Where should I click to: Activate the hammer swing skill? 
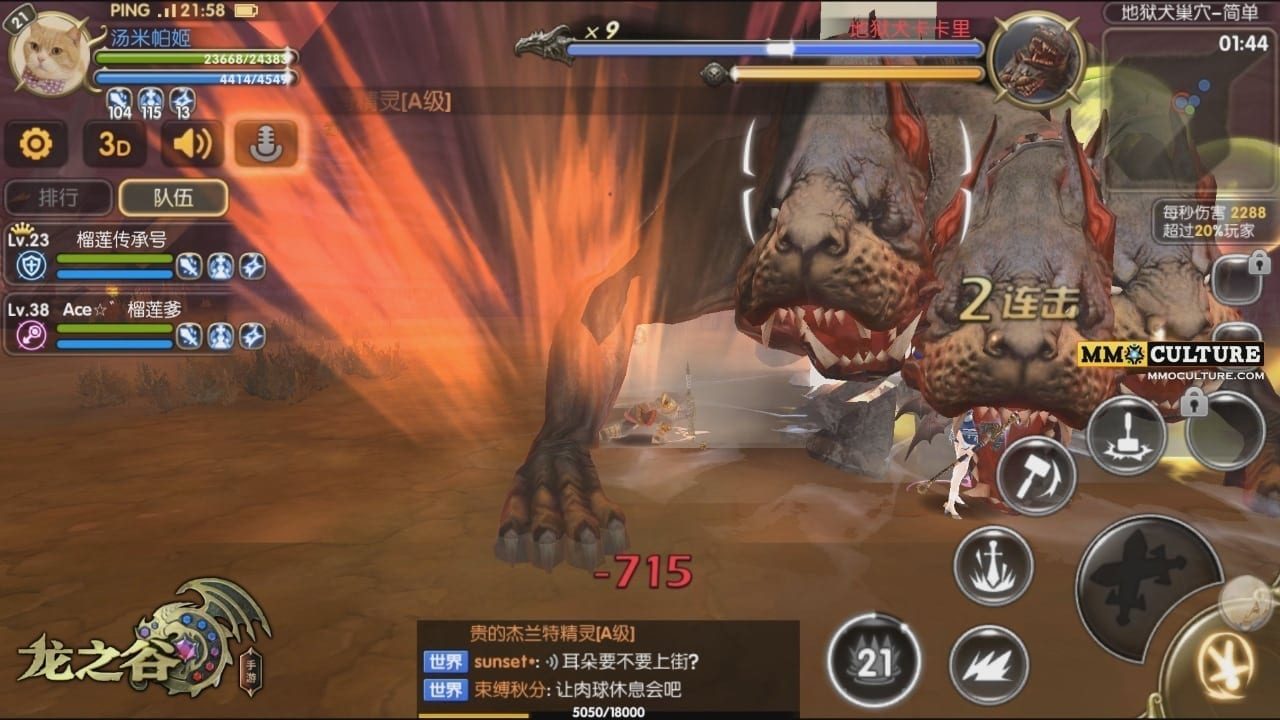pos(1036,476)
